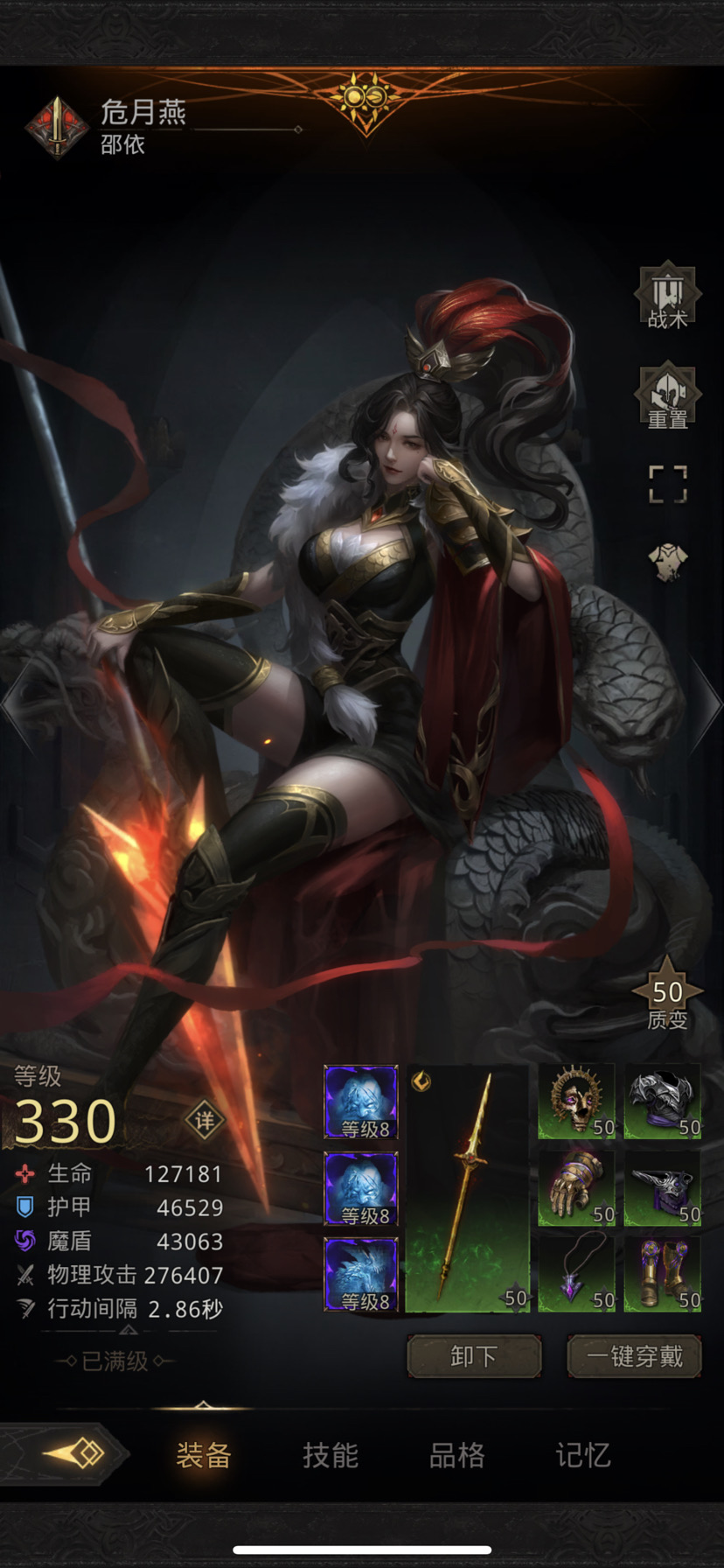Screen dimensions: 724x1568
Task: Open the outfit skin icon
Action: pyautogui.click(x=667, y=562)
